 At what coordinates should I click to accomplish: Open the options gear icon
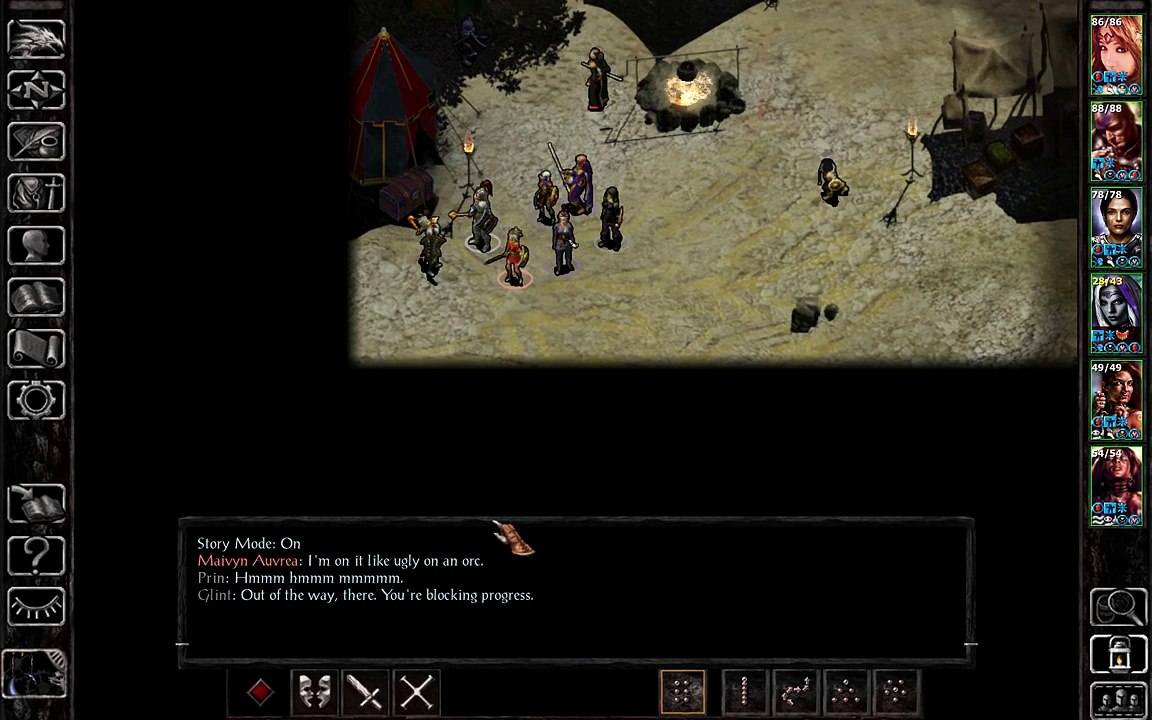36,400
